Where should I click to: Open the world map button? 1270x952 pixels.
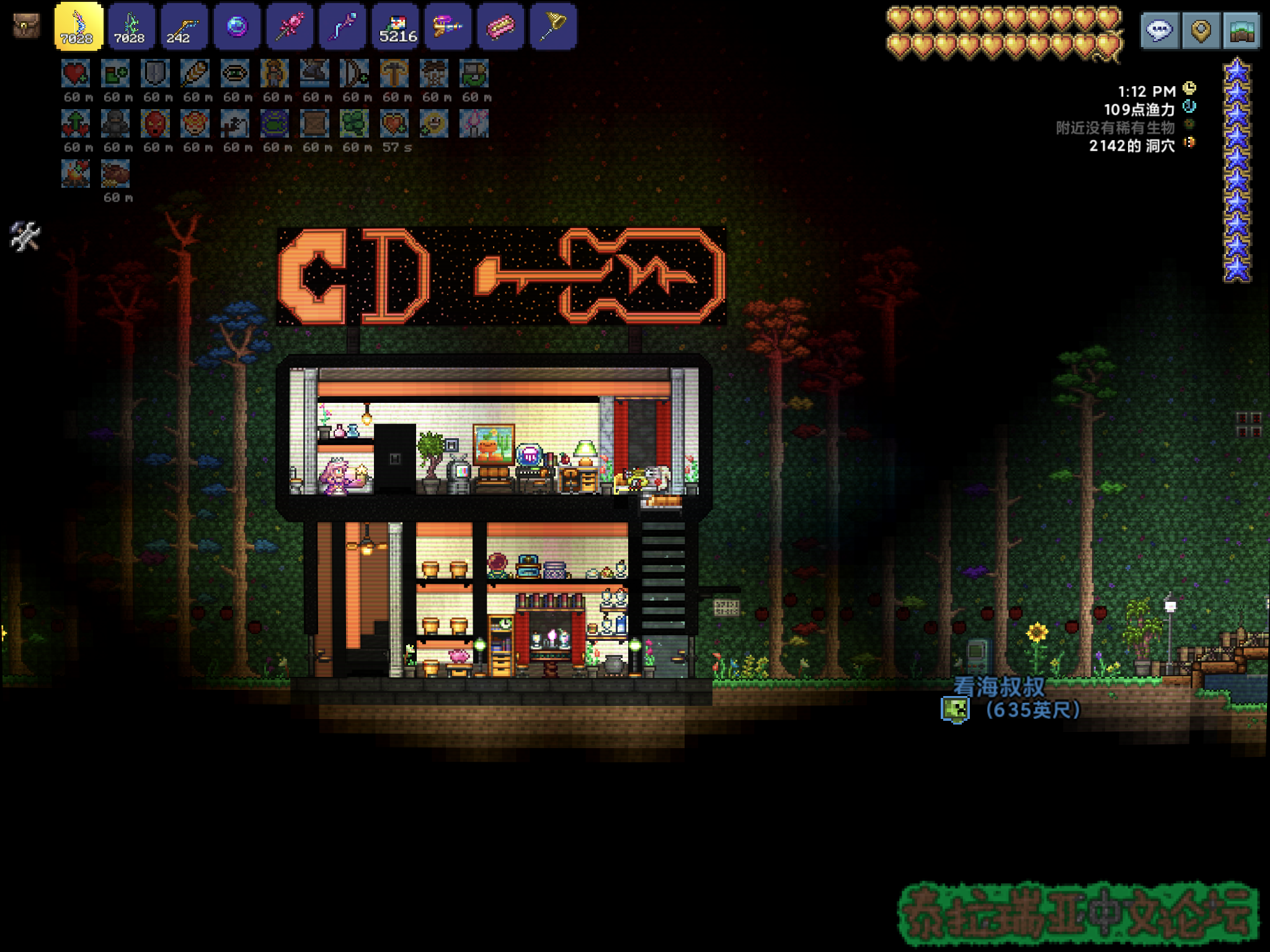pyautogui.click(x=1241, y=30)
